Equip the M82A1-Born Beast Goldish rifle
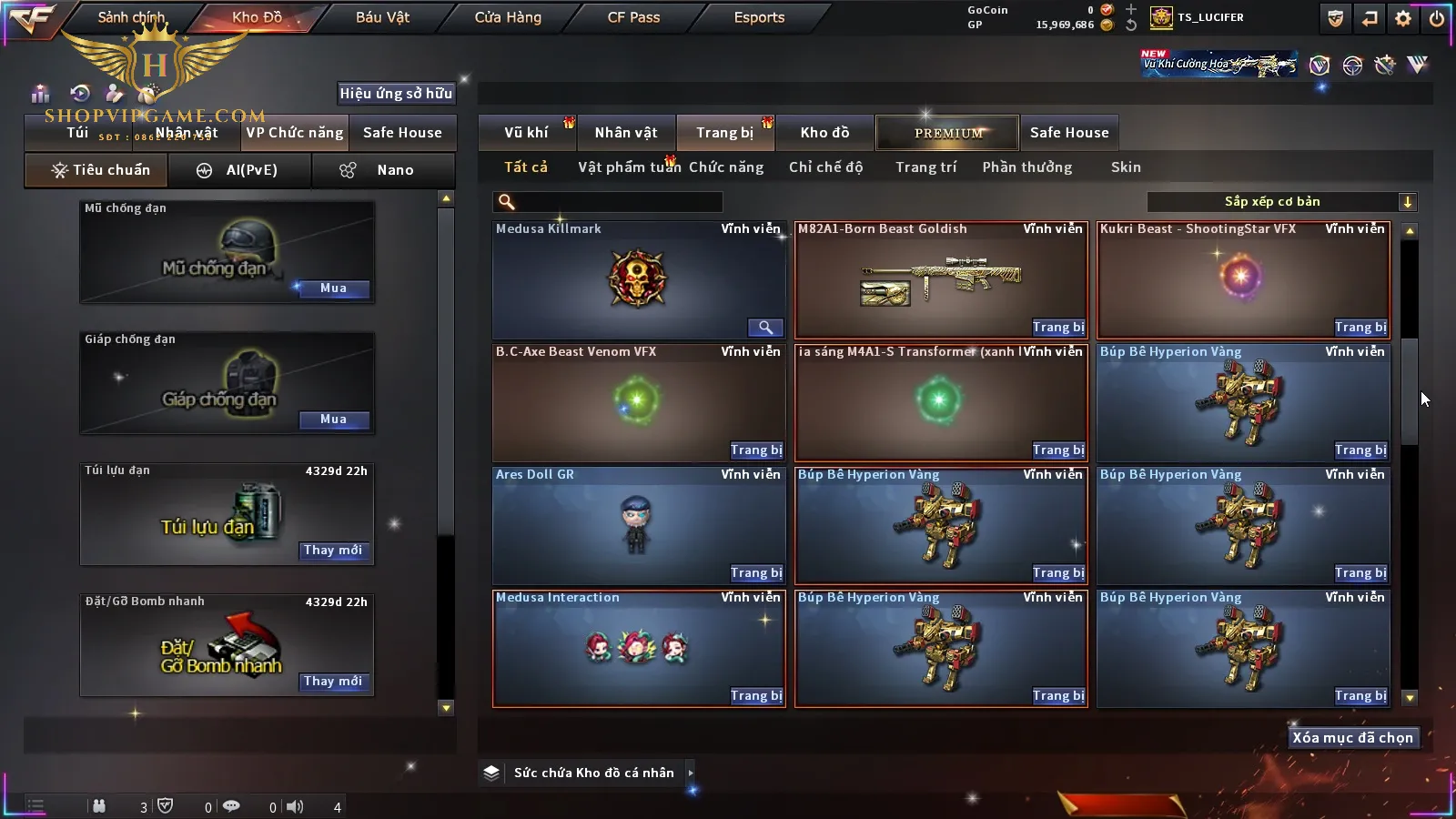The width and height of the screenshot is (1456, 819). point(1057,328)
